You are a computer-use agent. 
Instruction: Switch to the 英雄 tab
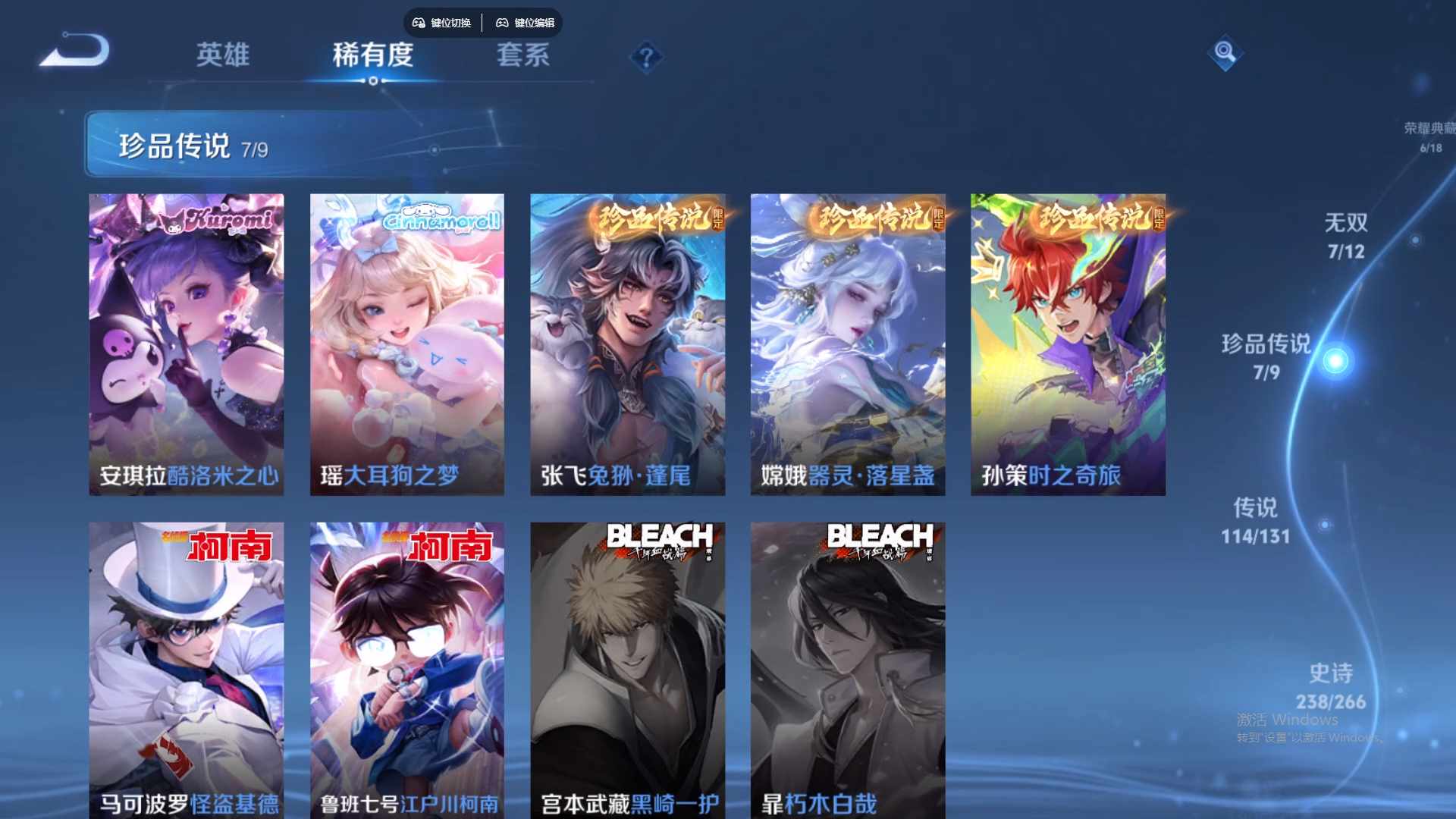pyautogui.click(x=222, y=55)
